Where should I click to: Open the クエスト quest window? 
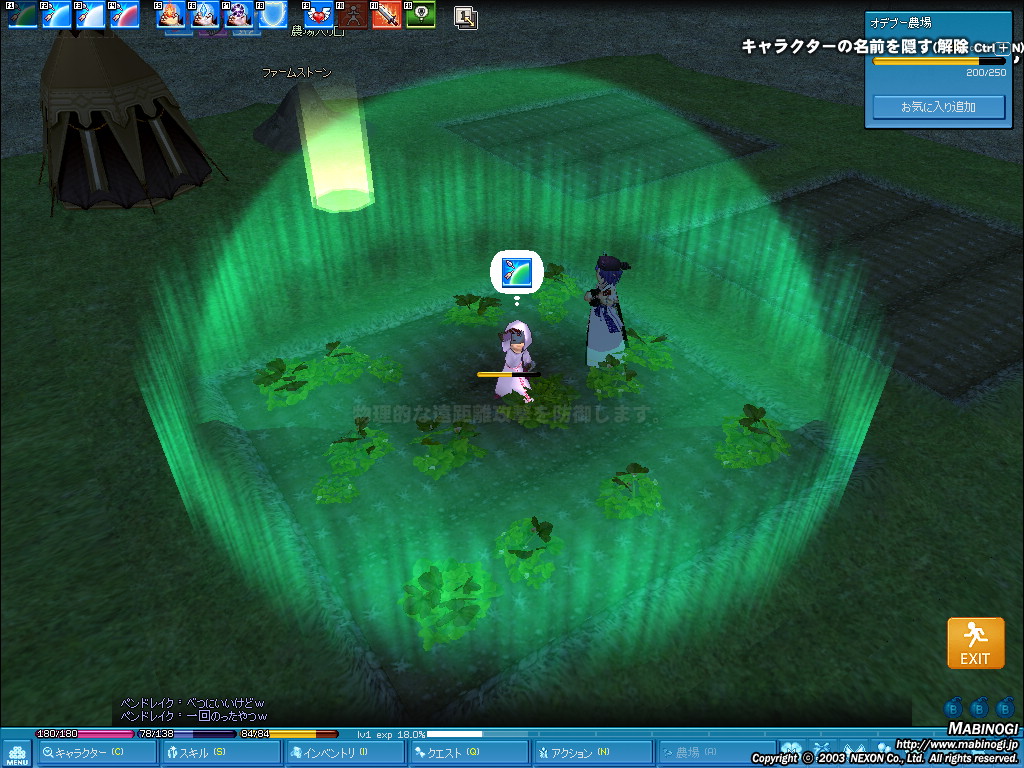(x=469, y=753)
